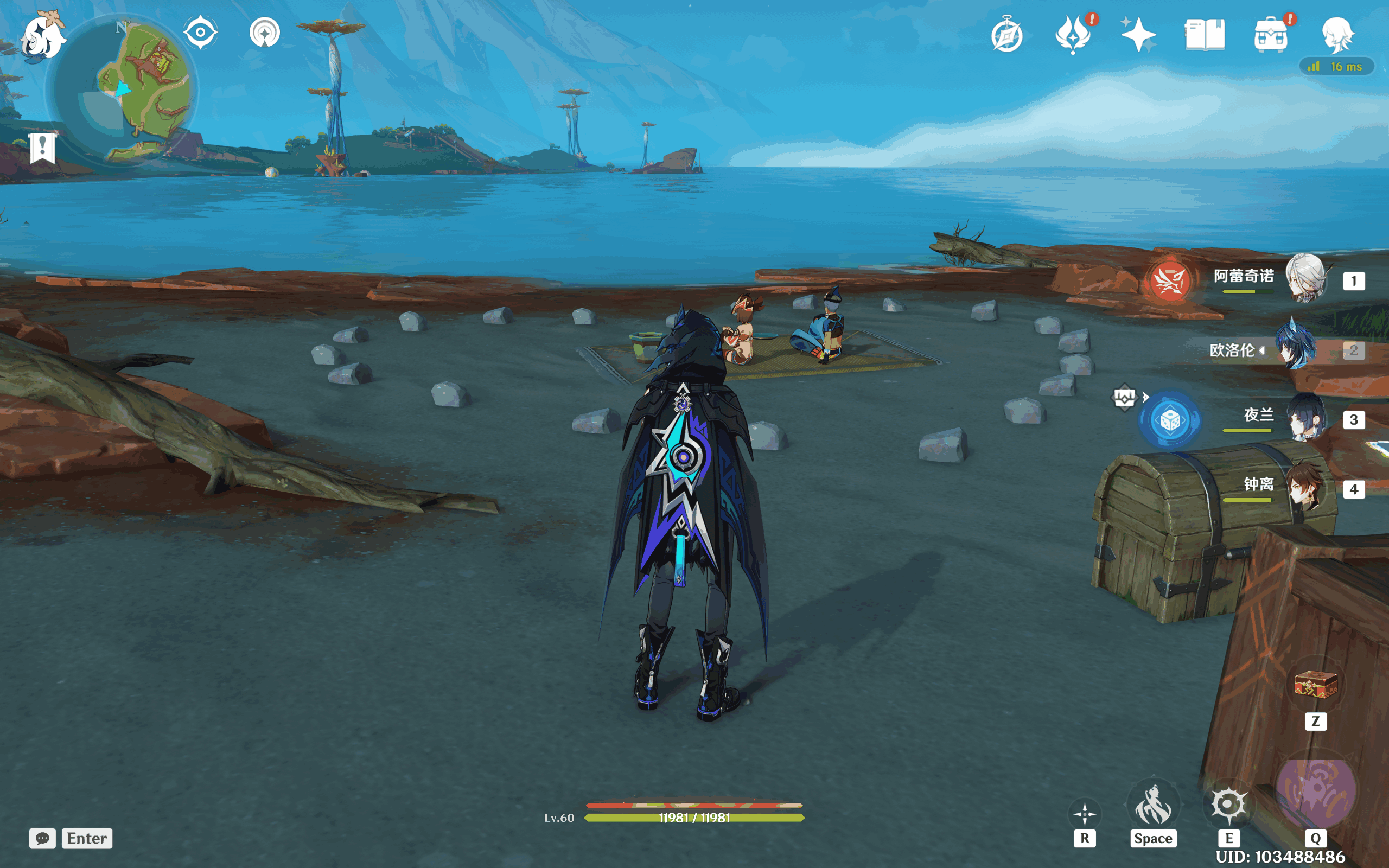Open the Paimon menu
The width and height of the screenshot is (1389, 868).
[x=42, y=36]
